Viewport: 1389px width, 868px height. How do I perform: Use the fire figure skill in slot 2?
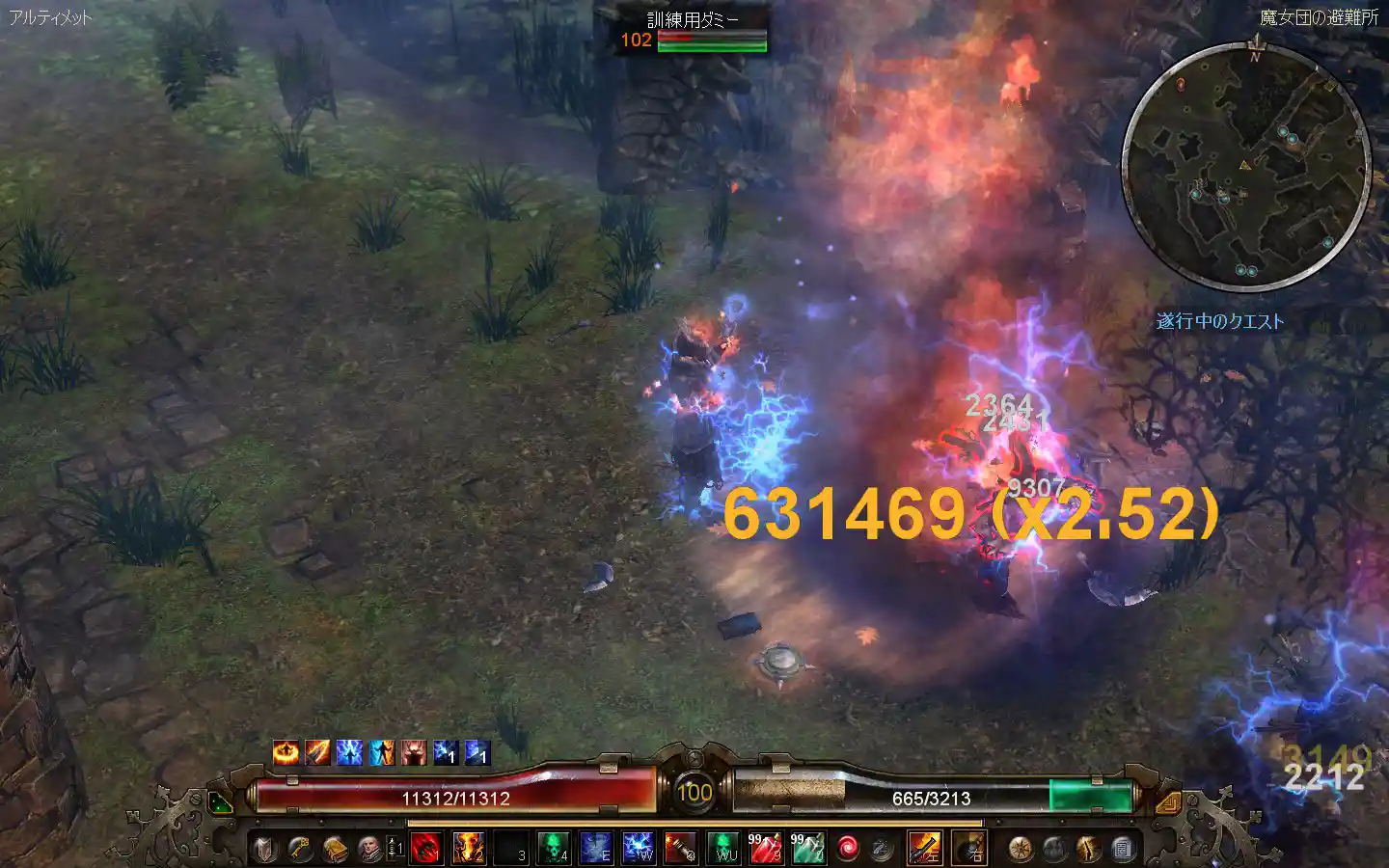click(x=468, y=849)
